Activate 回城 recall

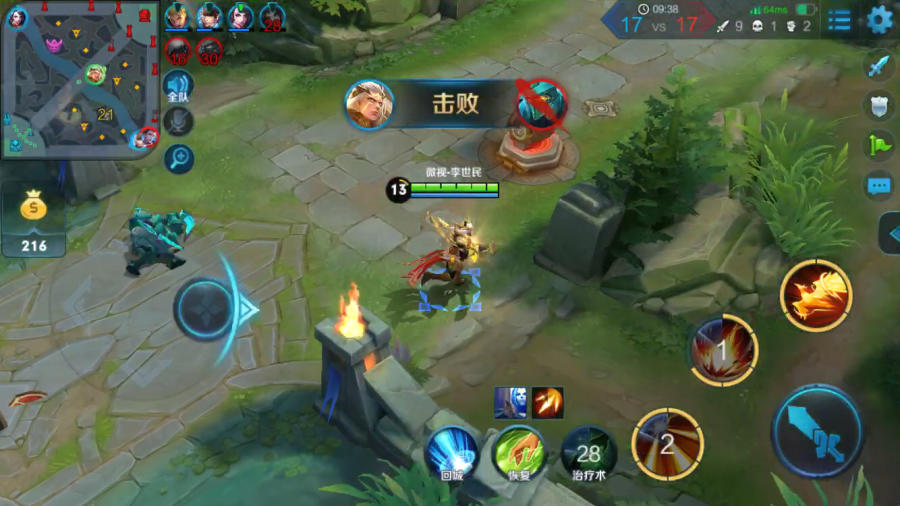coord(453,452)
